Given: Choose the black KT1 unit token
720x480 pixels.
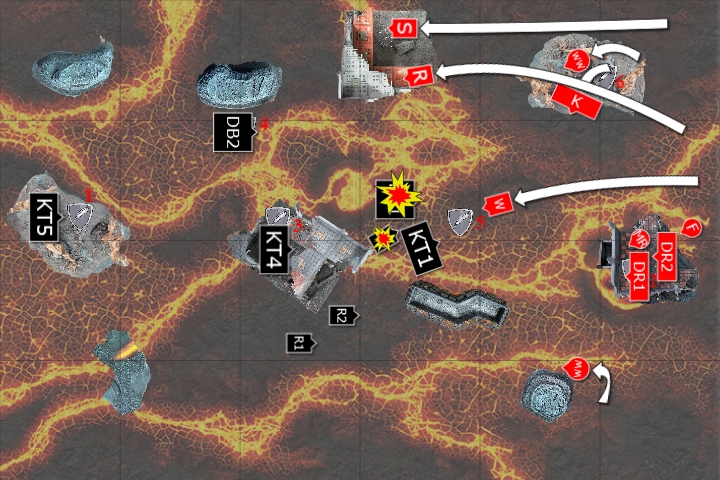Looking at the screenshot, I should [x=418, y=247].
